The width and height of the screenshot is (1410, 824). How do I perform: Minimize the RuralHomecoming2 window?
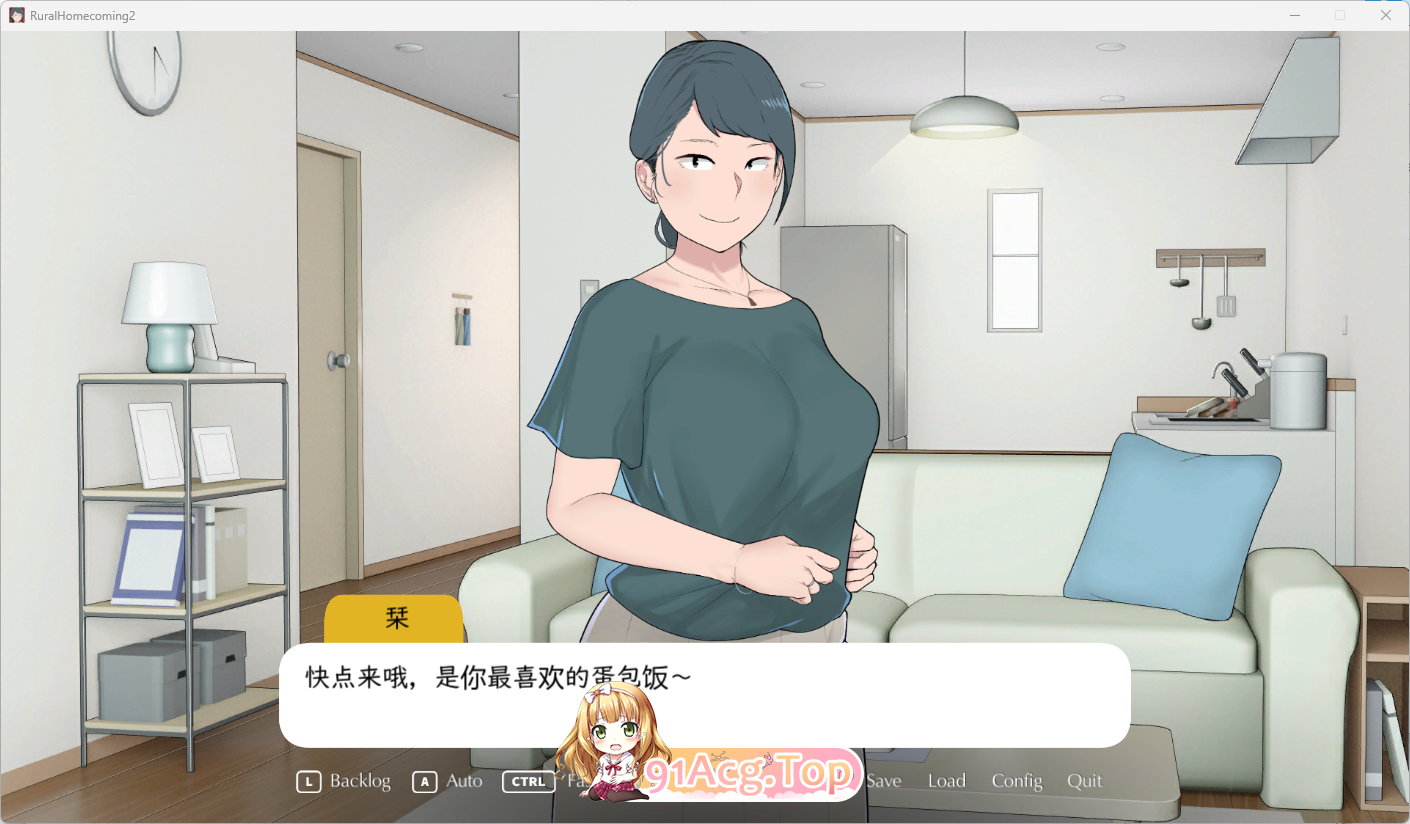(x=1293, y=15)
